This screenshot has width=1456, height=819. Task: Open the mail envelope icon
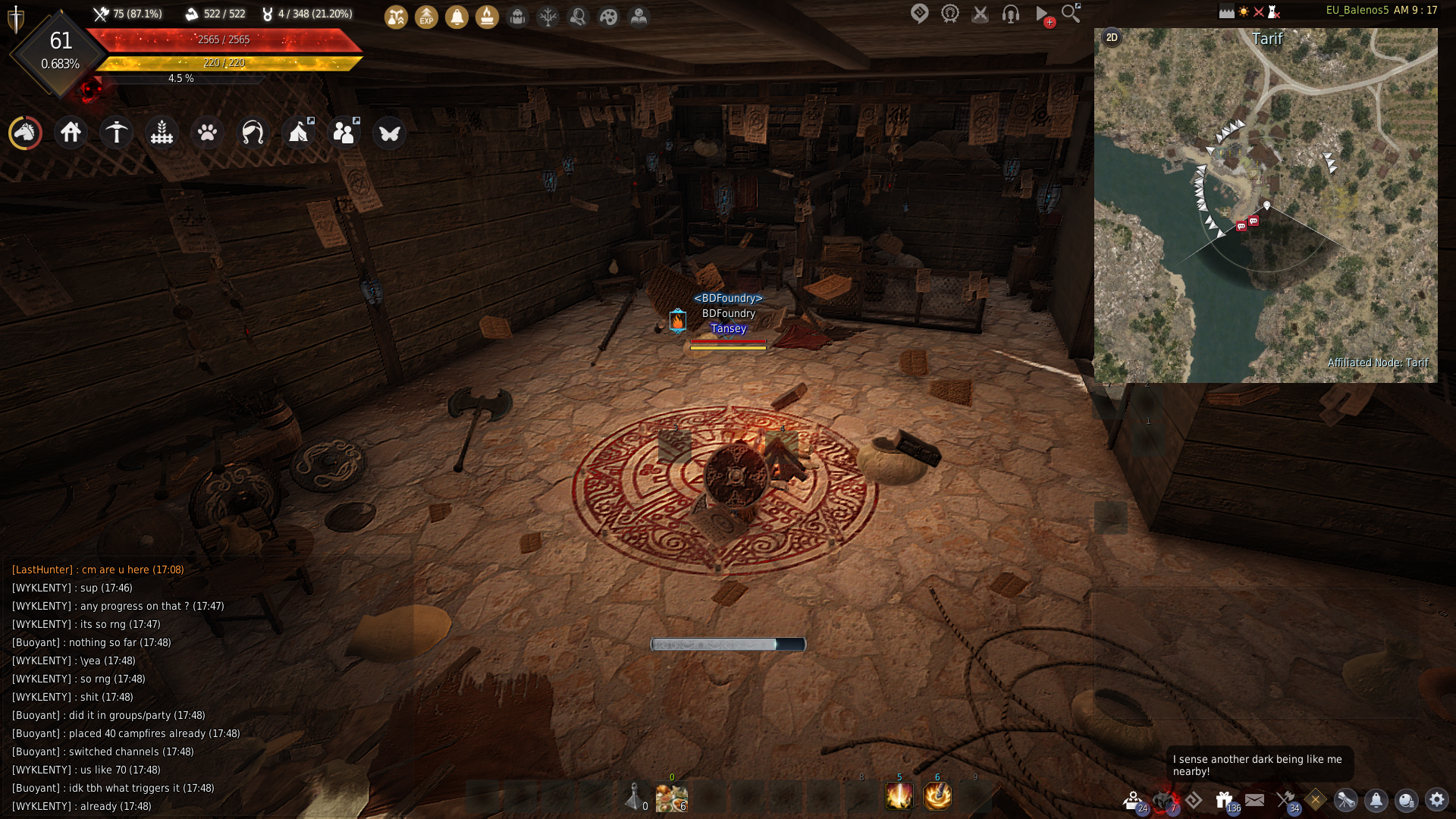tap(1255, 800)
